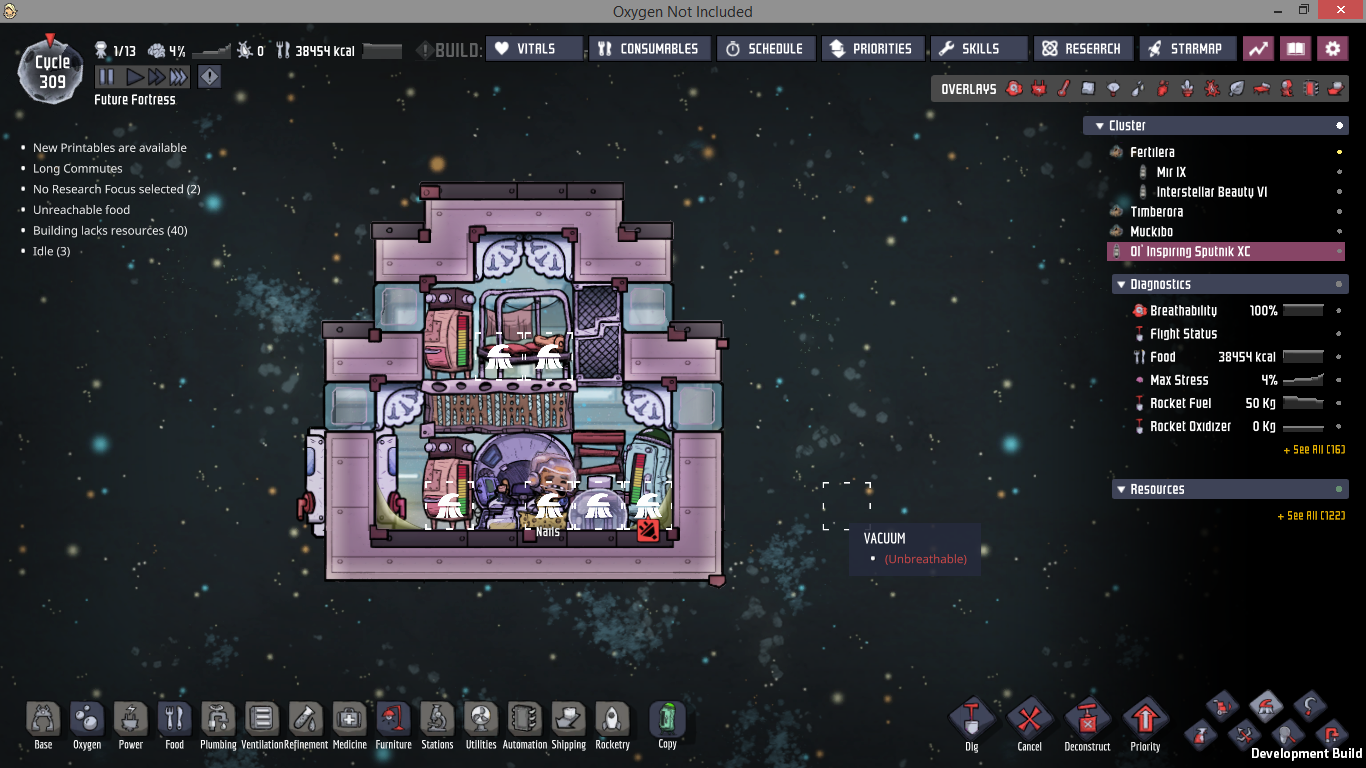1366x768 pixels.
Task: Open the Rocketry build menu
Action: (x=612, y=724)
